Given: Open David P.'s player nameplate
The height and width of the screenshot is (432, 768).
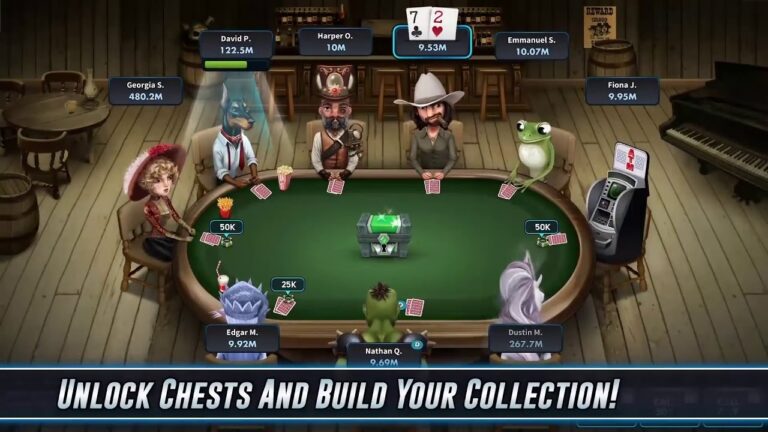Looking at the screenshot, I should tap(236, 44).
